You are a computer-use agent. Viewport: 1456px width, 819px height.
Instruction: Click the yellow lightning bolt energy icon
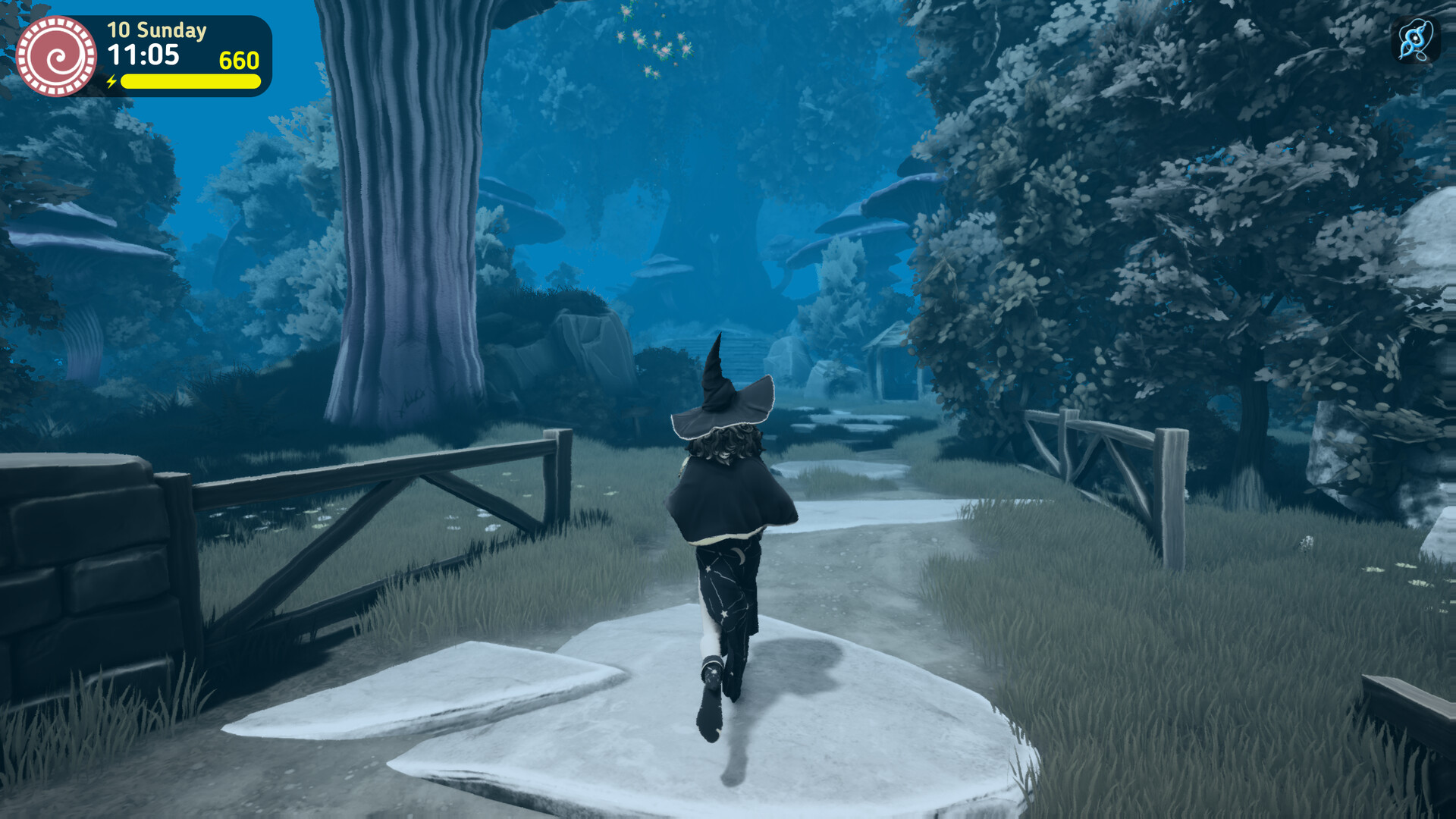click(x=112, y=80)
